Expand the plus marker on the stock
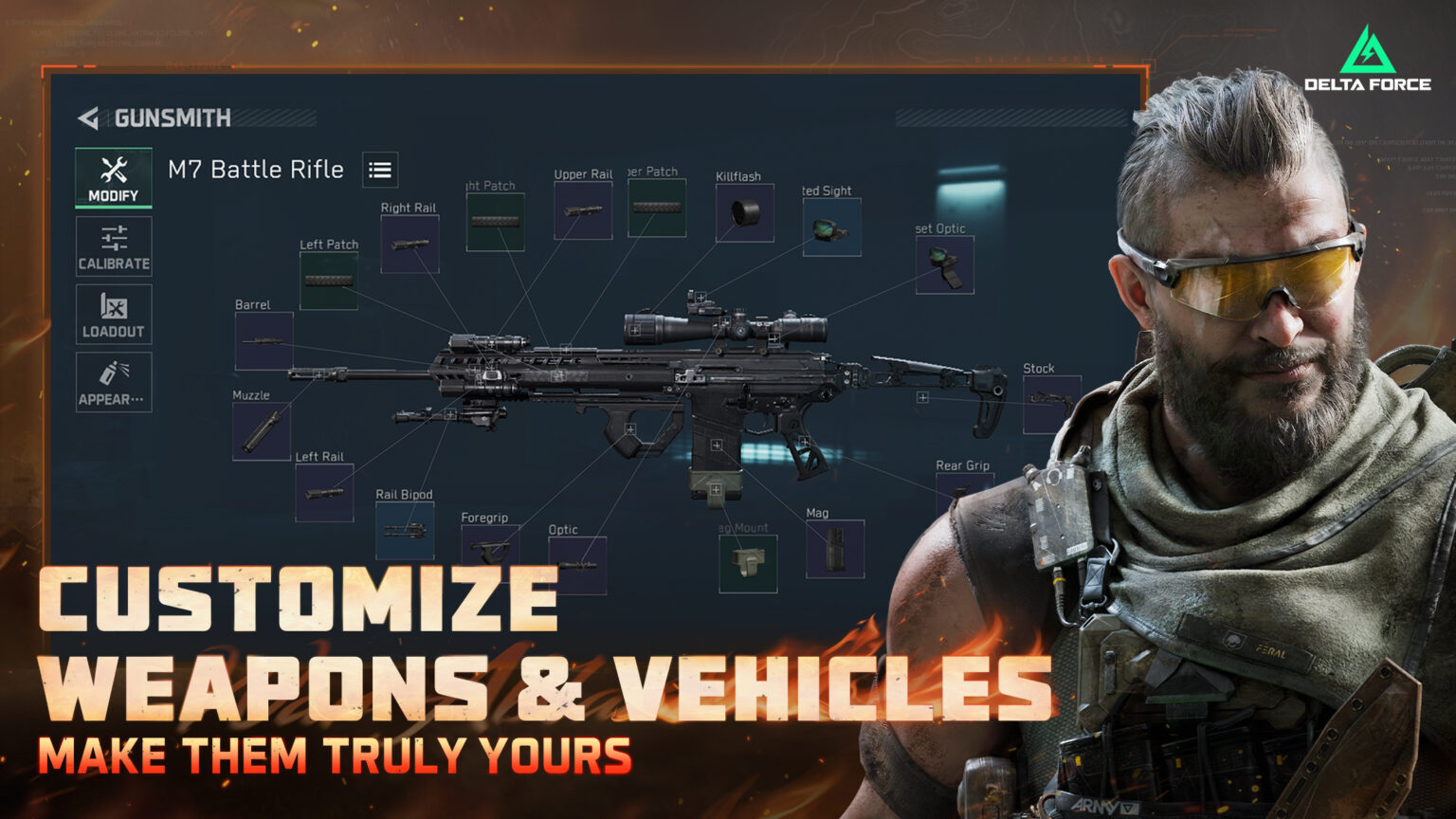 pyautogui.click(x=923, y=398)
